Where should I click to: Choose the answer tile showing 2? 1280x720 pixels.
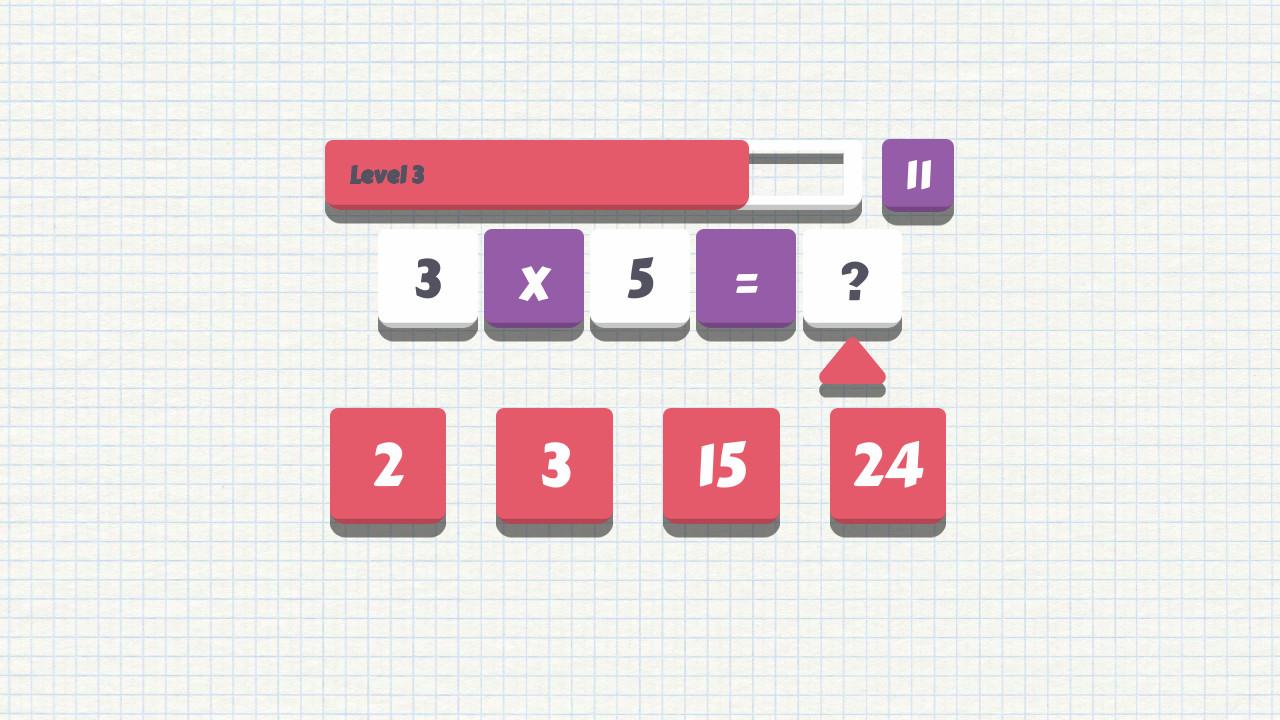point(388,464)
